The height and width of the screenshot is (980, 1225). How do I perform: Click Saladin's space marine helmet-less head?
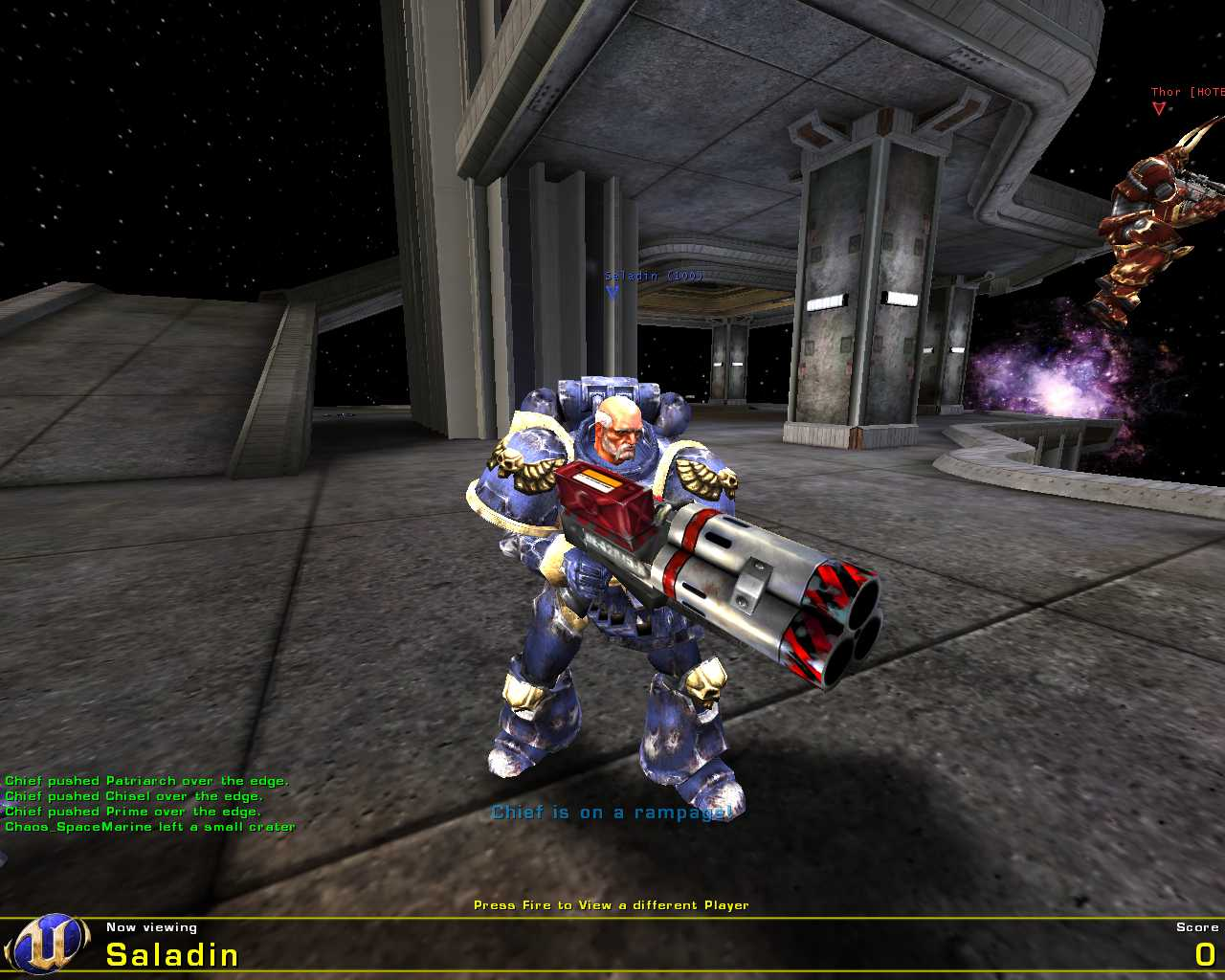(617, 431)
